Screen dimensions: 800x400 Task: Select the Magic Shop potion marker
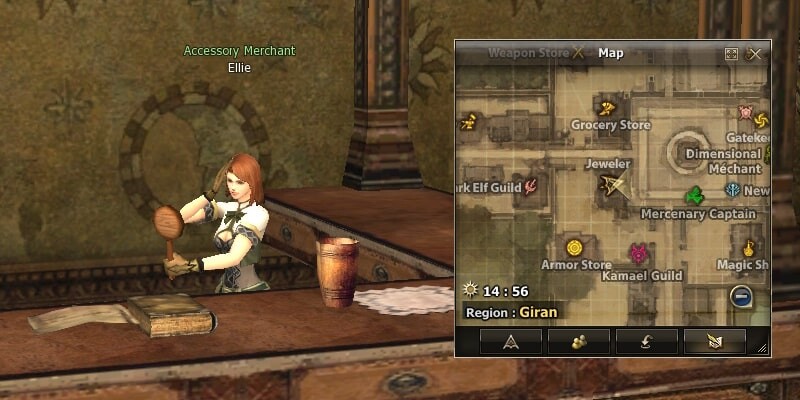pyautogui.click(x=748, y=246)
